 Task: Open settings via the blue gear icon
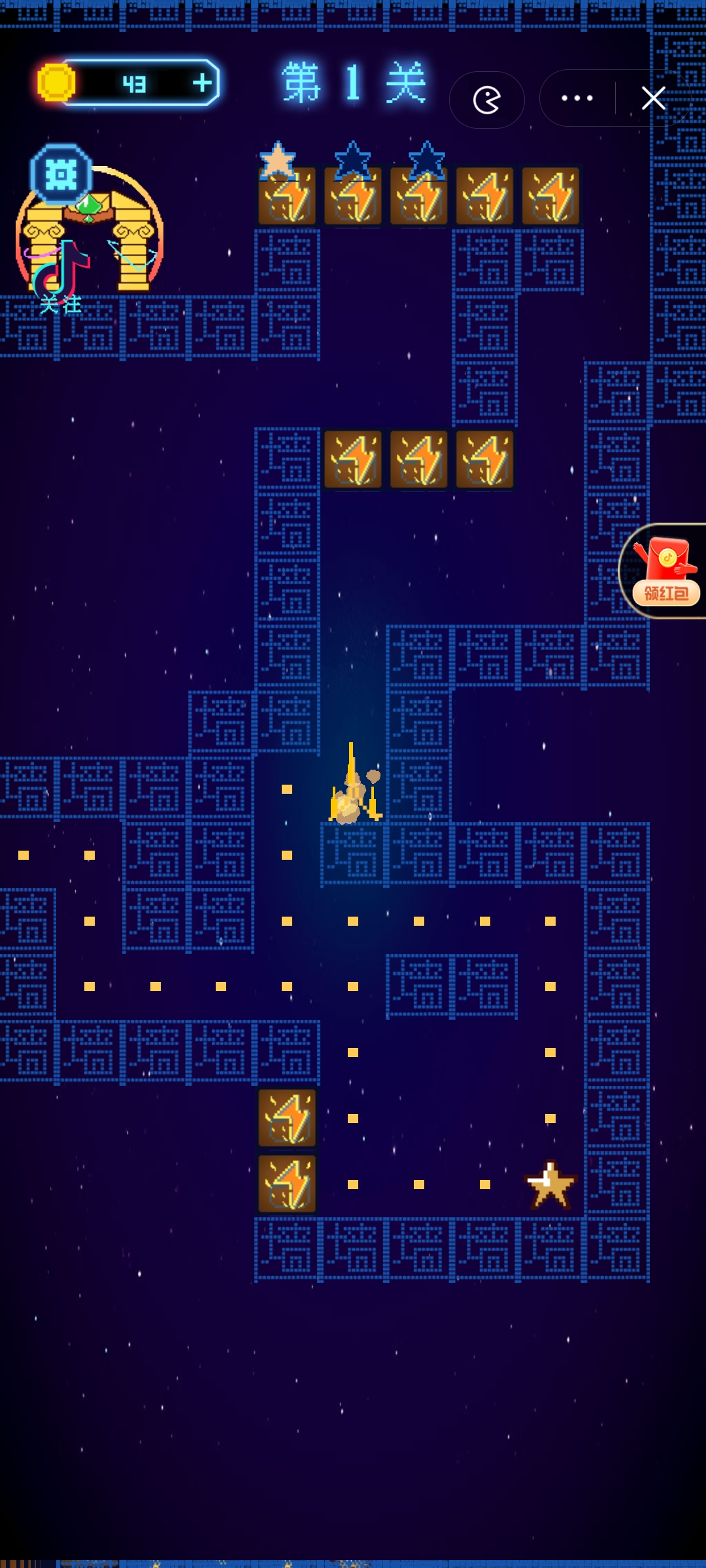pos(61,175)
